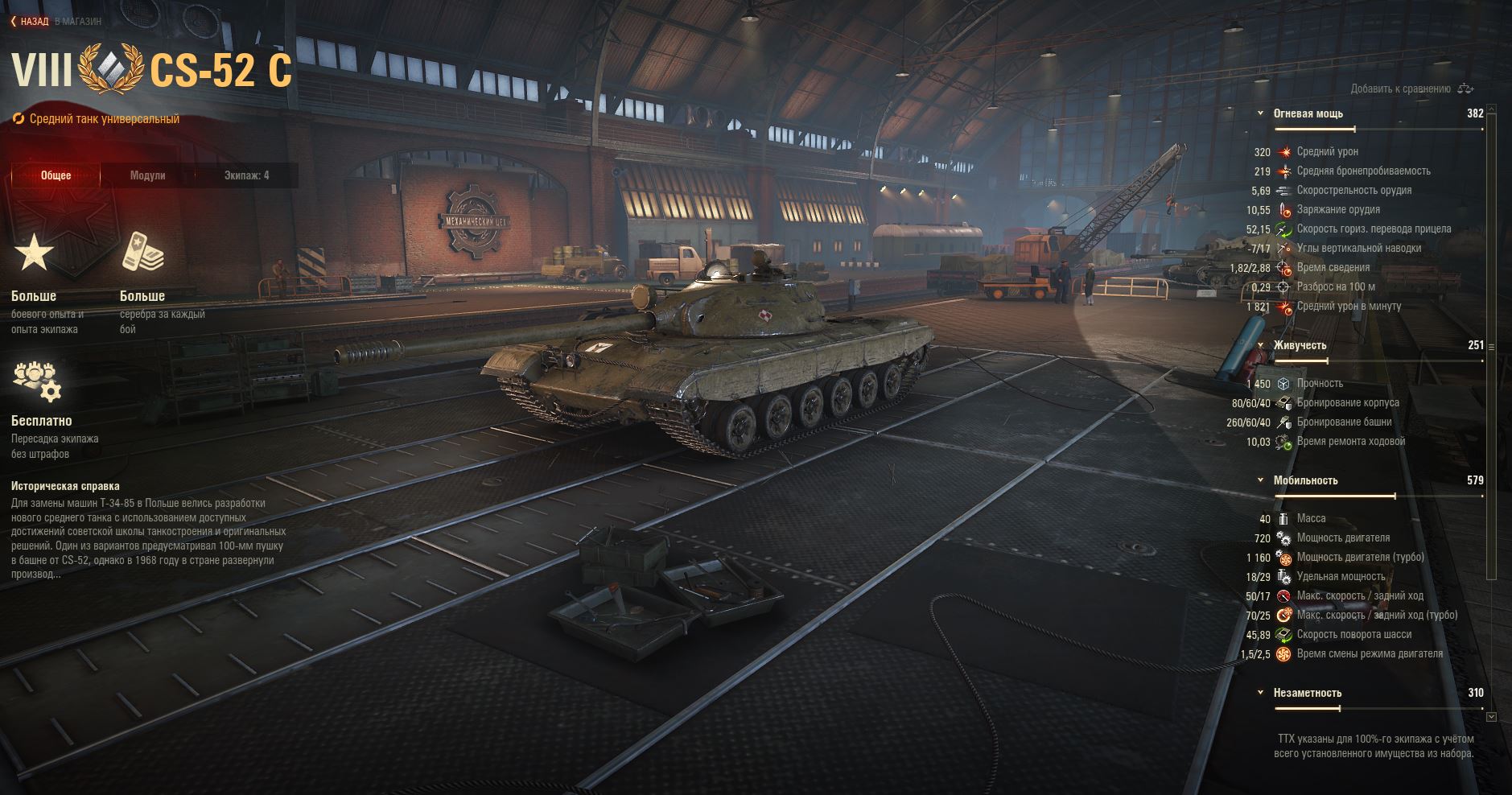
Task: Click the silver bonus icon
Action: point(142,253)
